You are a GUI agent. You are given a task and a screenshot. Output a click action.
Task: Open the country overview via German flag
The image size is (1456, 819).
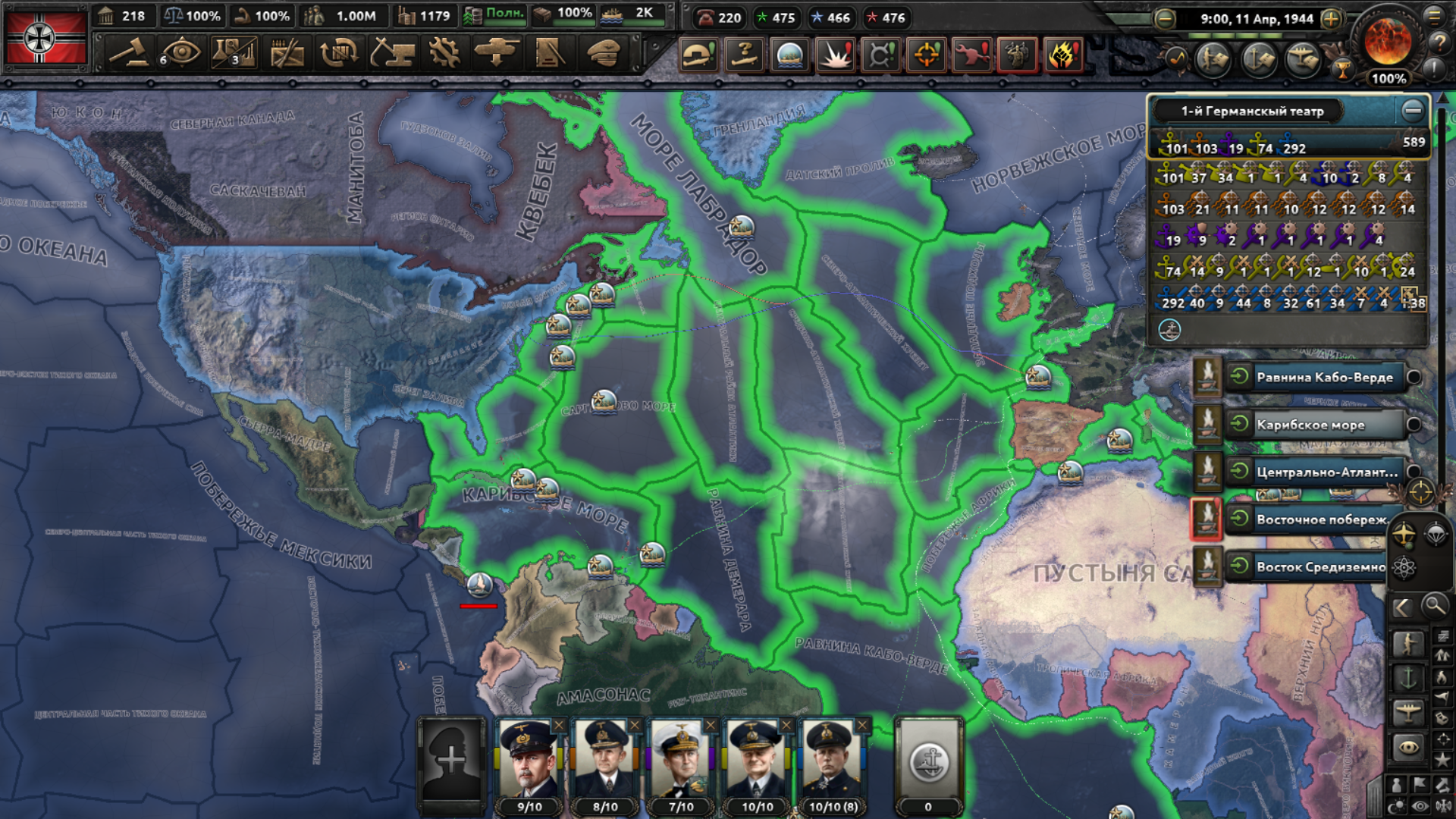(45, 38)
